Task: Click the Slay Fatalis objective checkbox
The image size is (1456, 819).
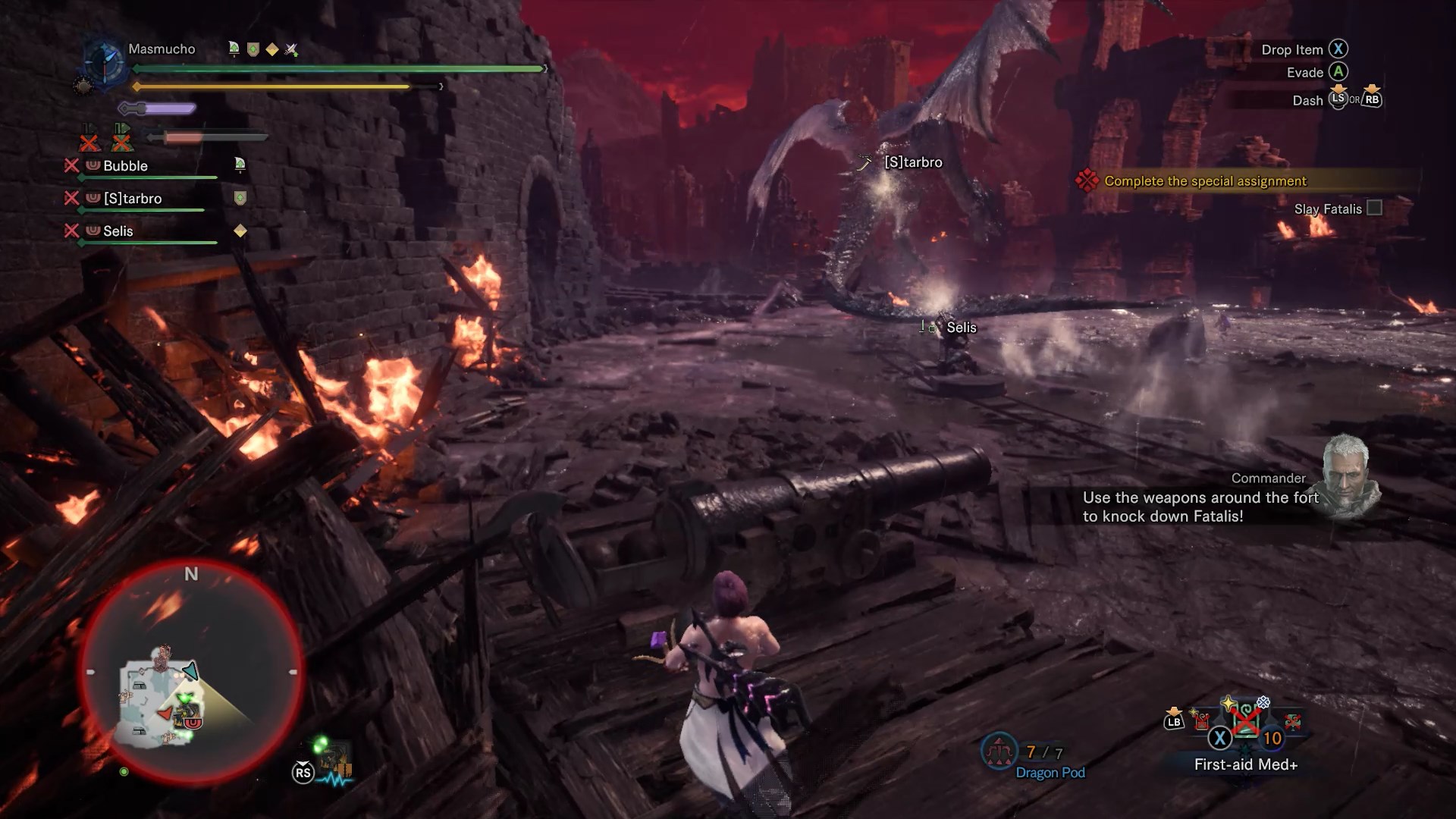Action: click(1374, 208)
